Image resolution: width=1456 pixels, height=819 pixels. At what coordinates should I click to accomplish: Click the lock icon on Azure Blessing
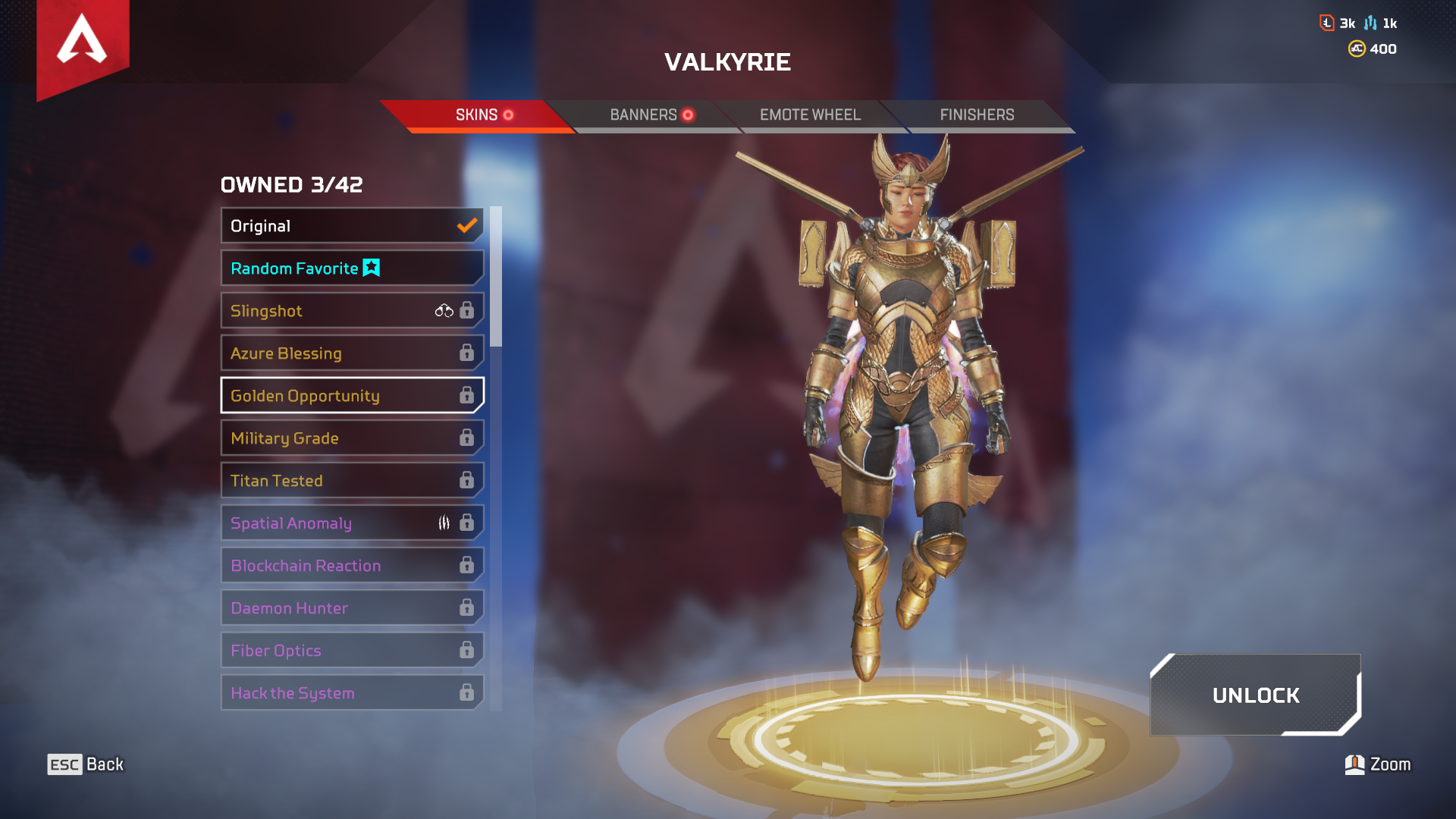tap(466, 353)
